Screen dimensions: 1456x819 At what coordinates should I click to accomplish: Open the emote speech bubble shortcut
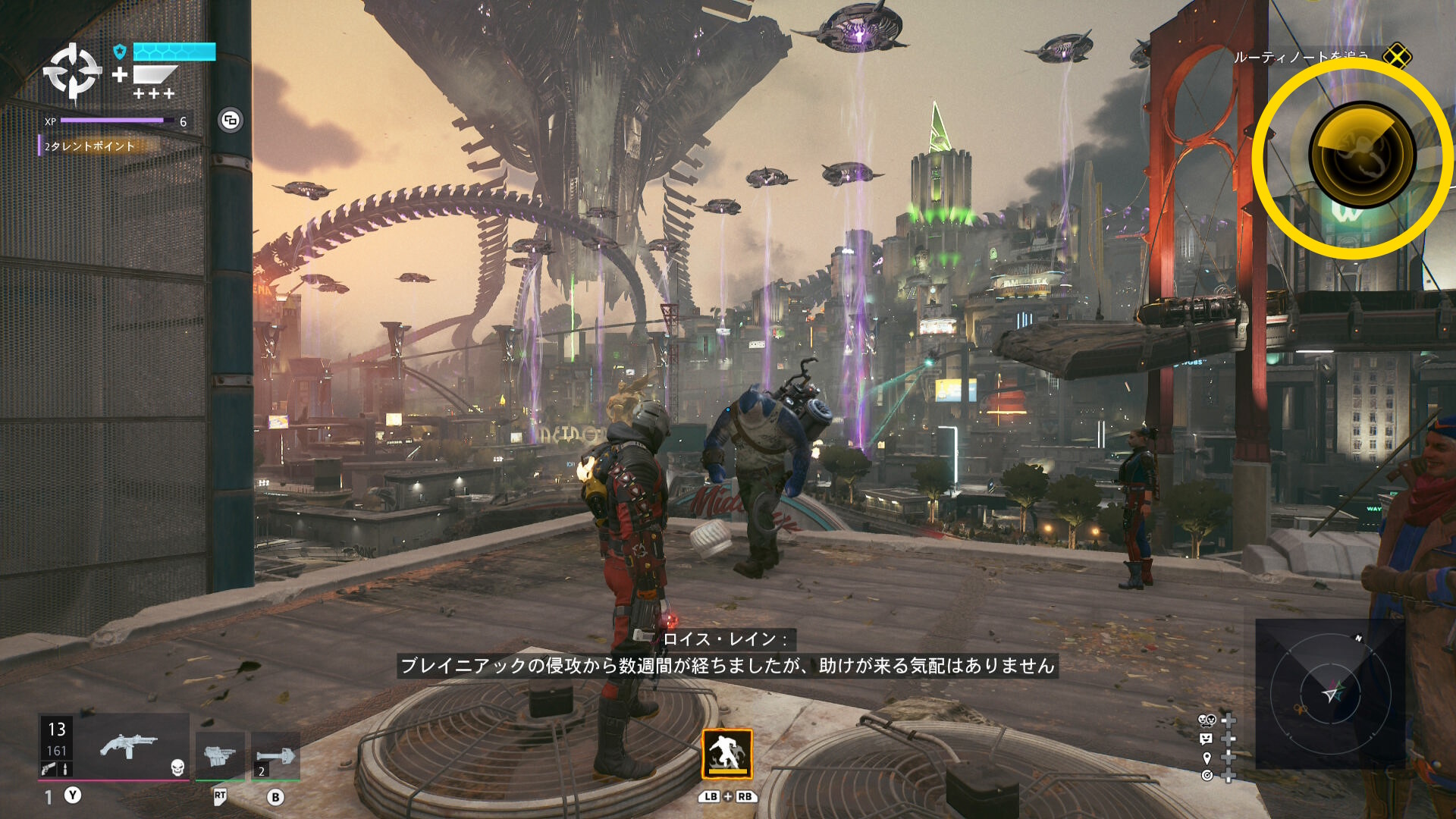pos(1207,739)
